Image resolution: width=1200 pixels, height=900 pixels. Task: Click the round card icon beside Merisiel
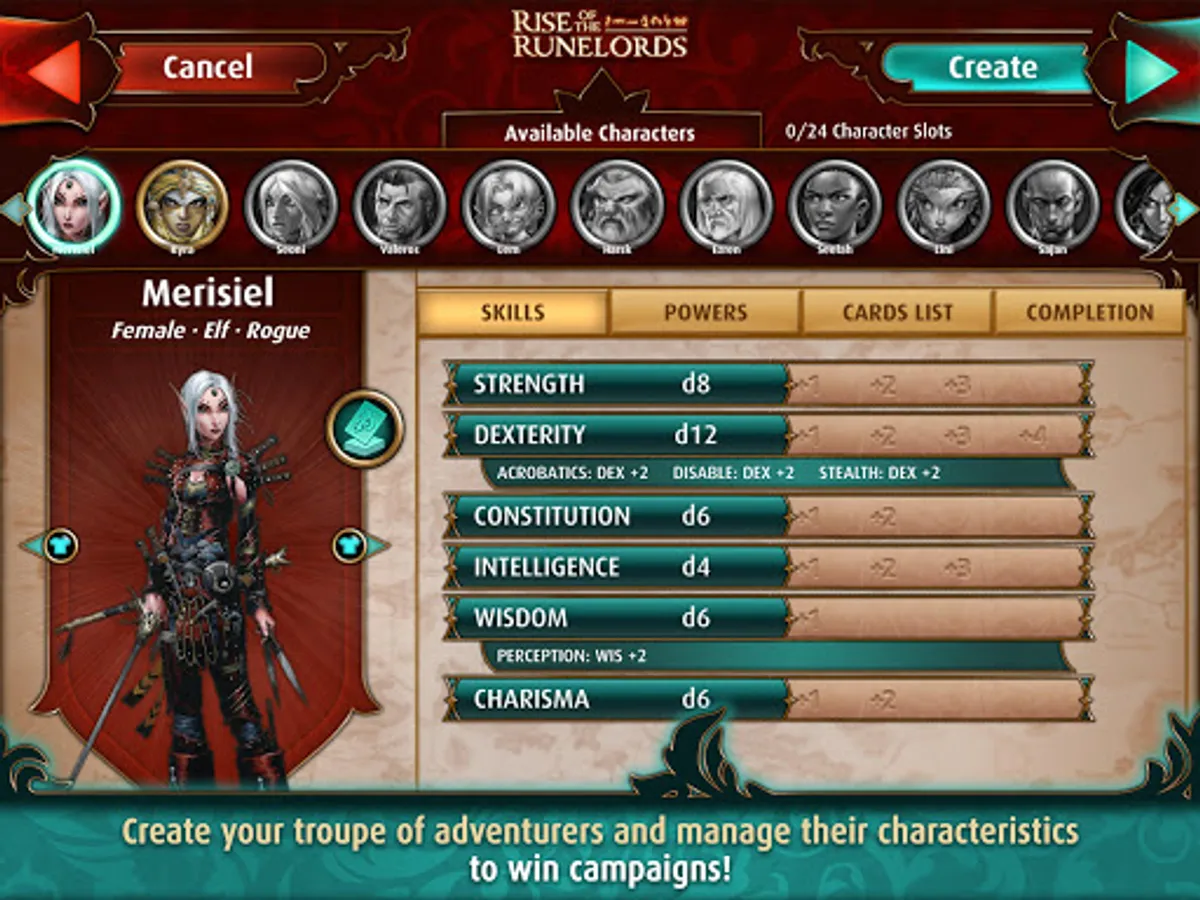[x=364, y=429]
